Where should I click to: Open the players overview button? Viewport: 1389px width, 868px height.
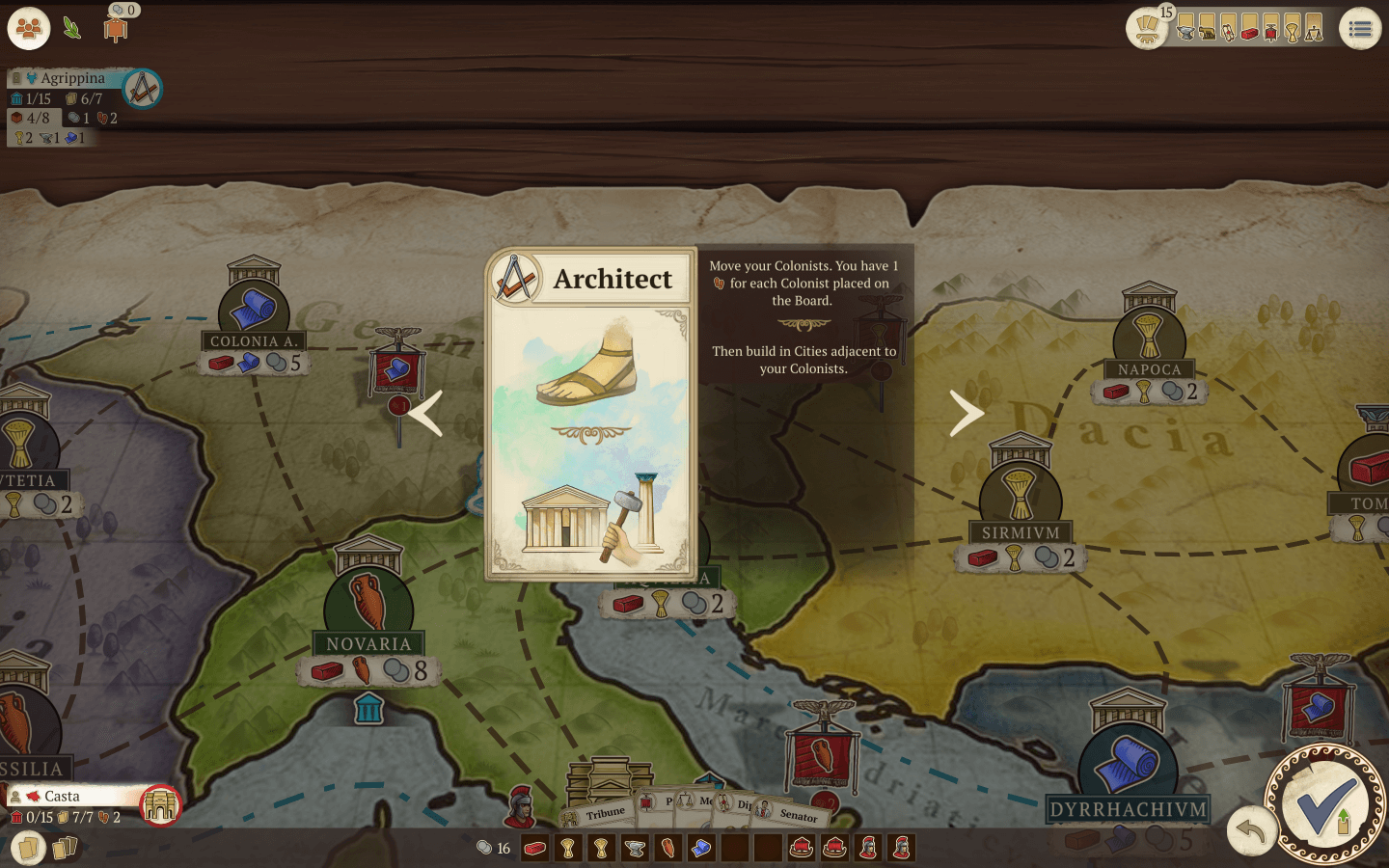(x=29, y=29)
